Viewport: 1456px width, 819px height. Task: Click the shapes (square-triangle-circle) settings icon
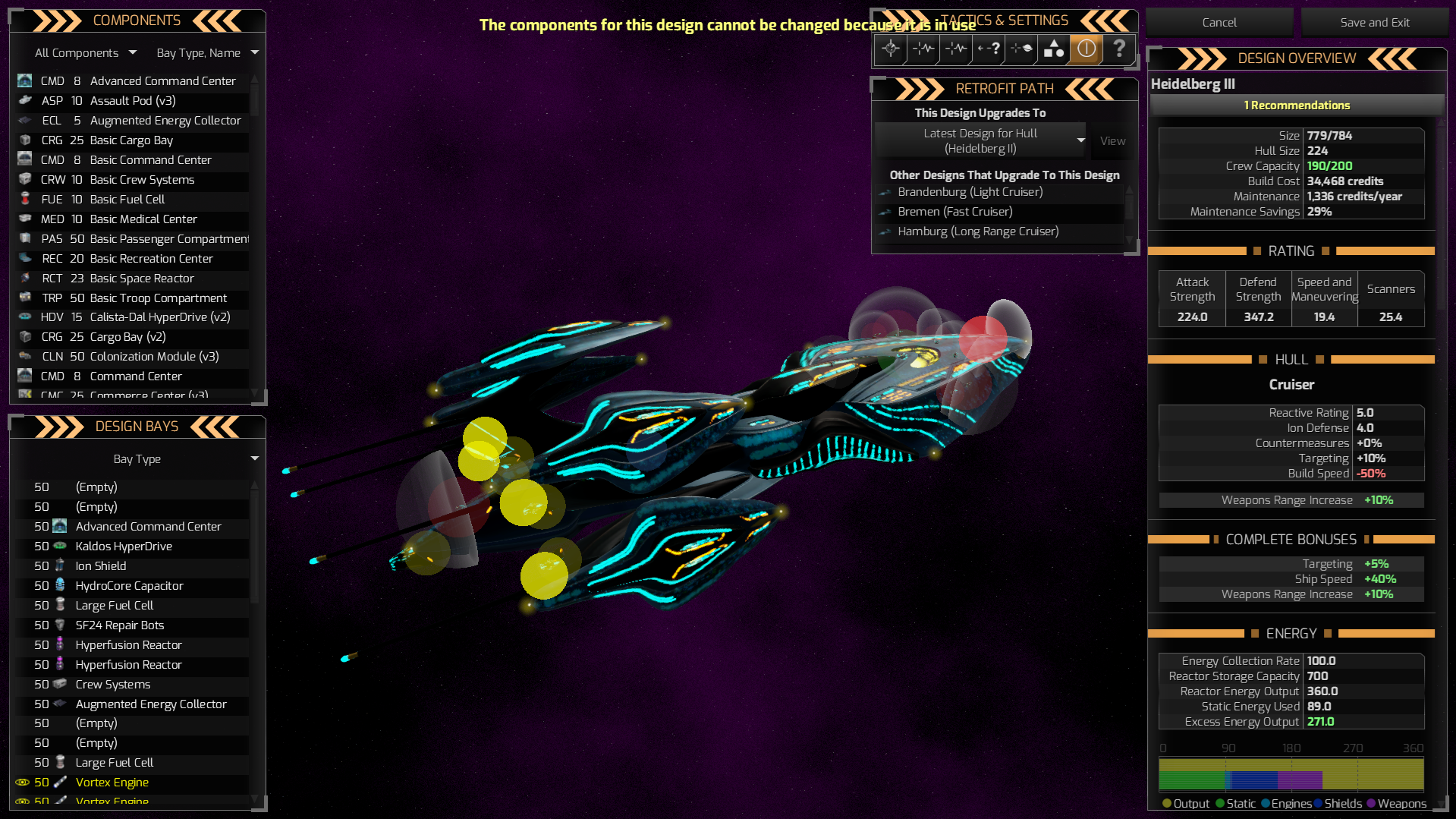[x=1052, y=49]
